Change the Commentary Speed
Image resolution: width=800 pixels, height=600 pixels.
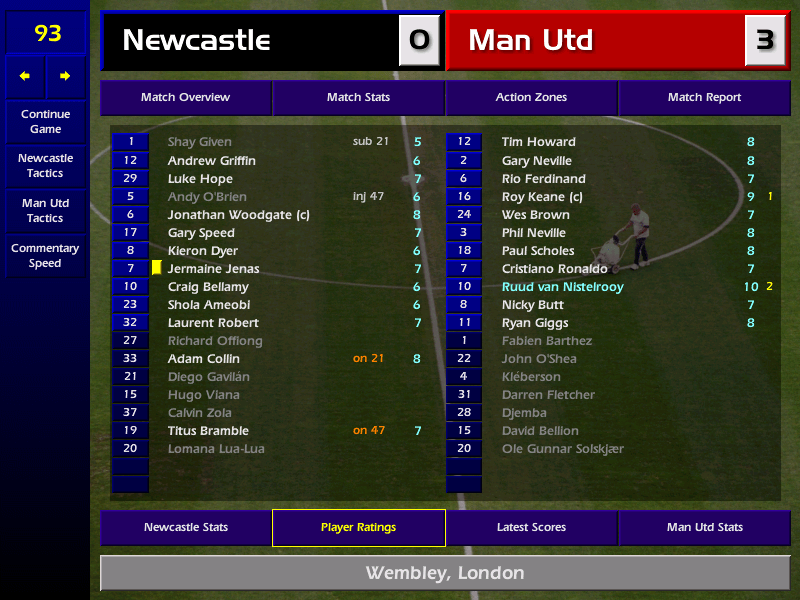coord(45,256)
